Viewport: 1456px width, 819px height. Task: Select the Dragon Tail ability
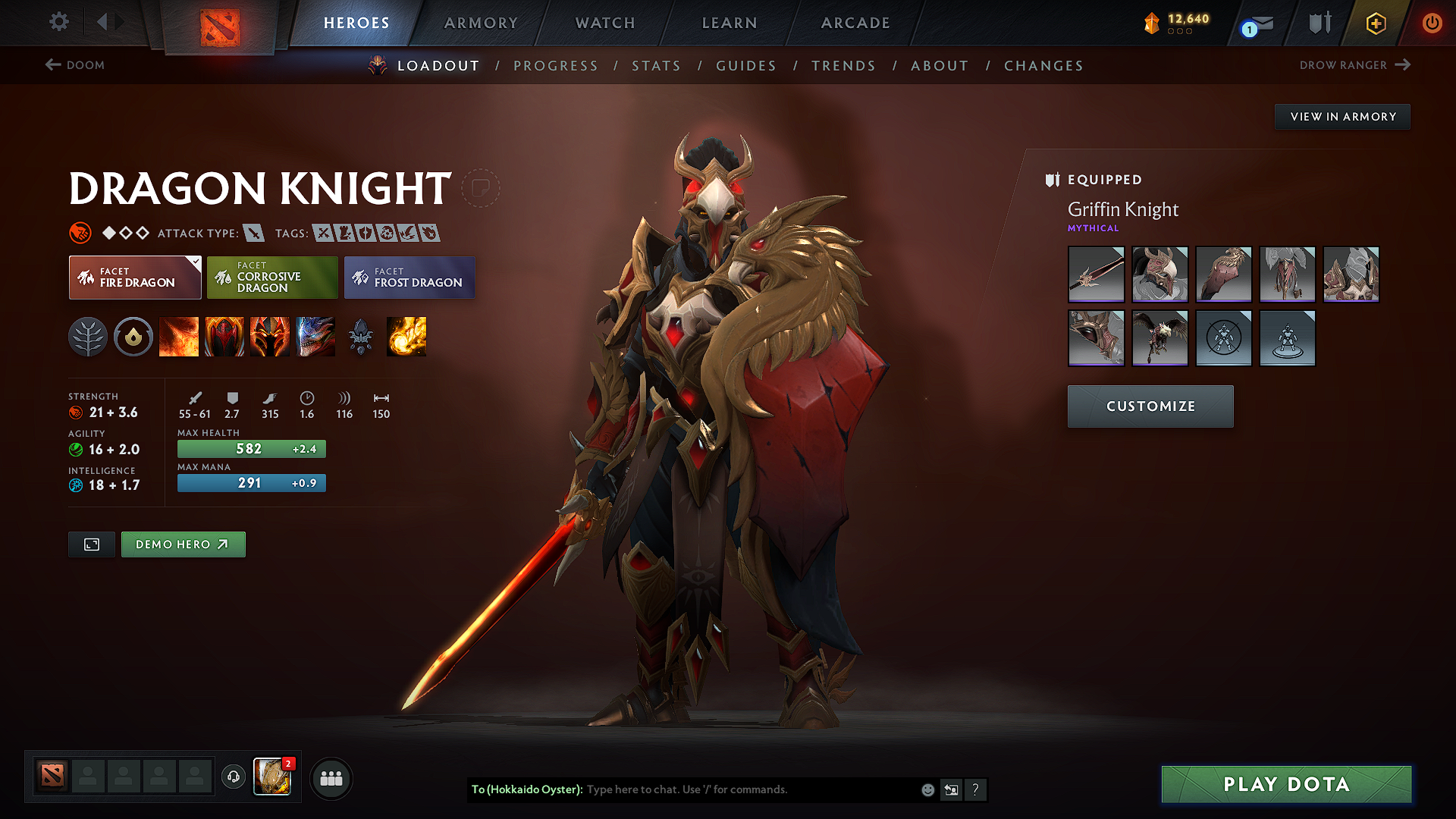(225, 337)
